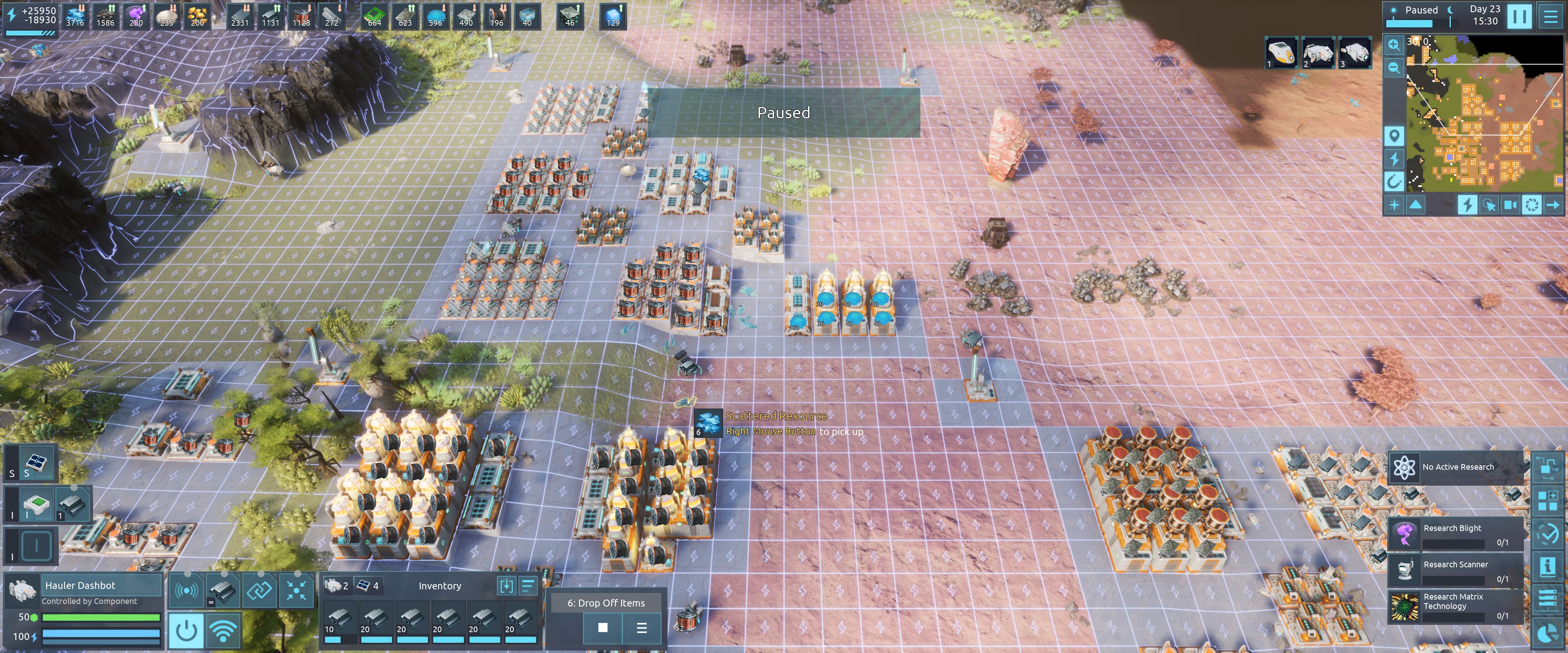The height and width of the screenshot is (653, 1568).
Task: Toggle the camera view button under minimap
Action: click(x=1510, y=204)
